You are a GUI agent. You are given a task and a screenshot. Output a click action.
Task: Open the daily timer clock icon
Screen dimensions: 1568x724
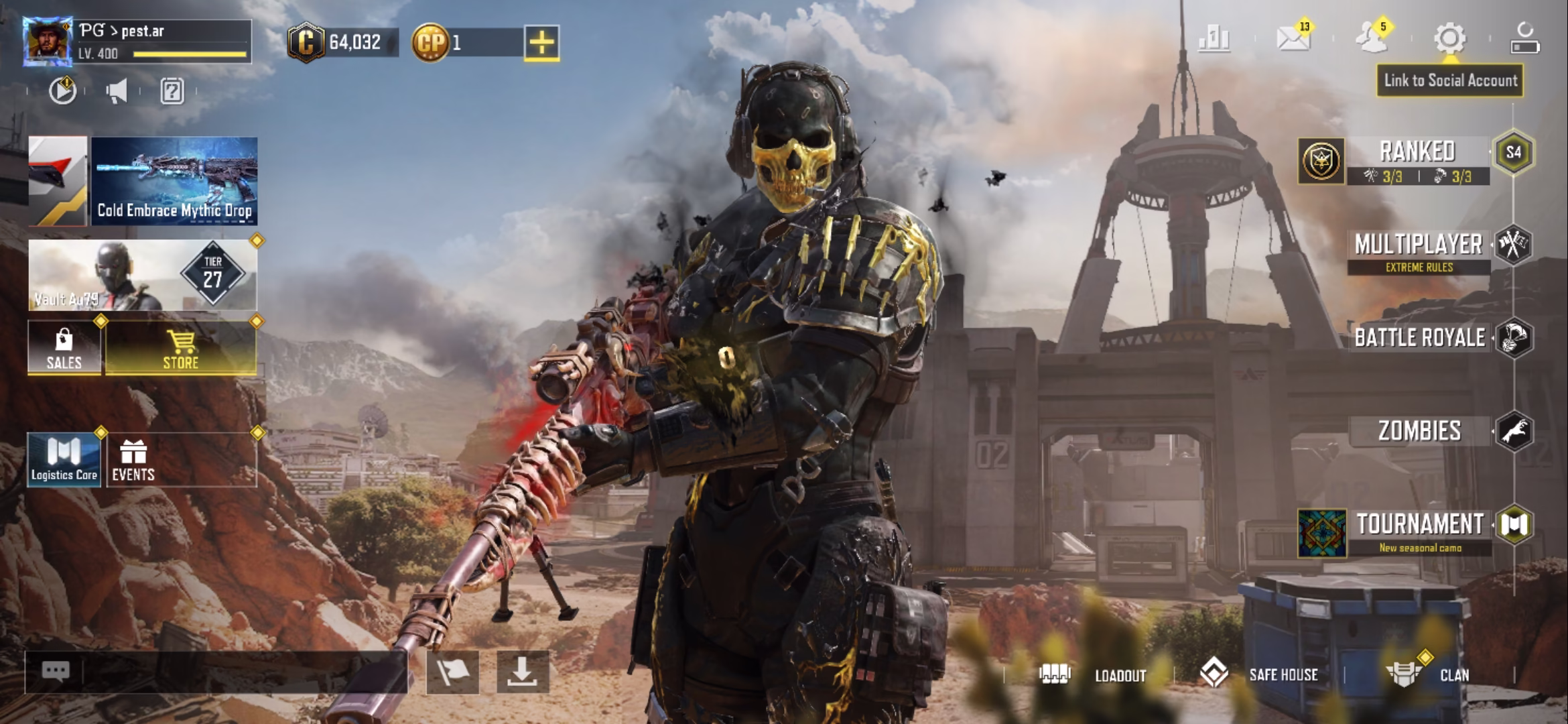tap(62, 93)
